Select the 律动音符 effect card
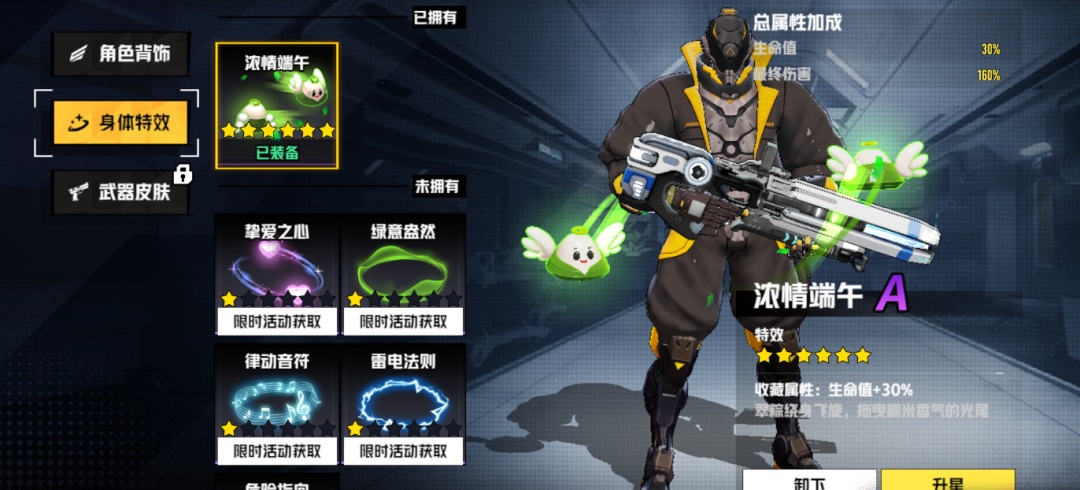Screen dimensions: 1080x490 (x=277, y=403)
